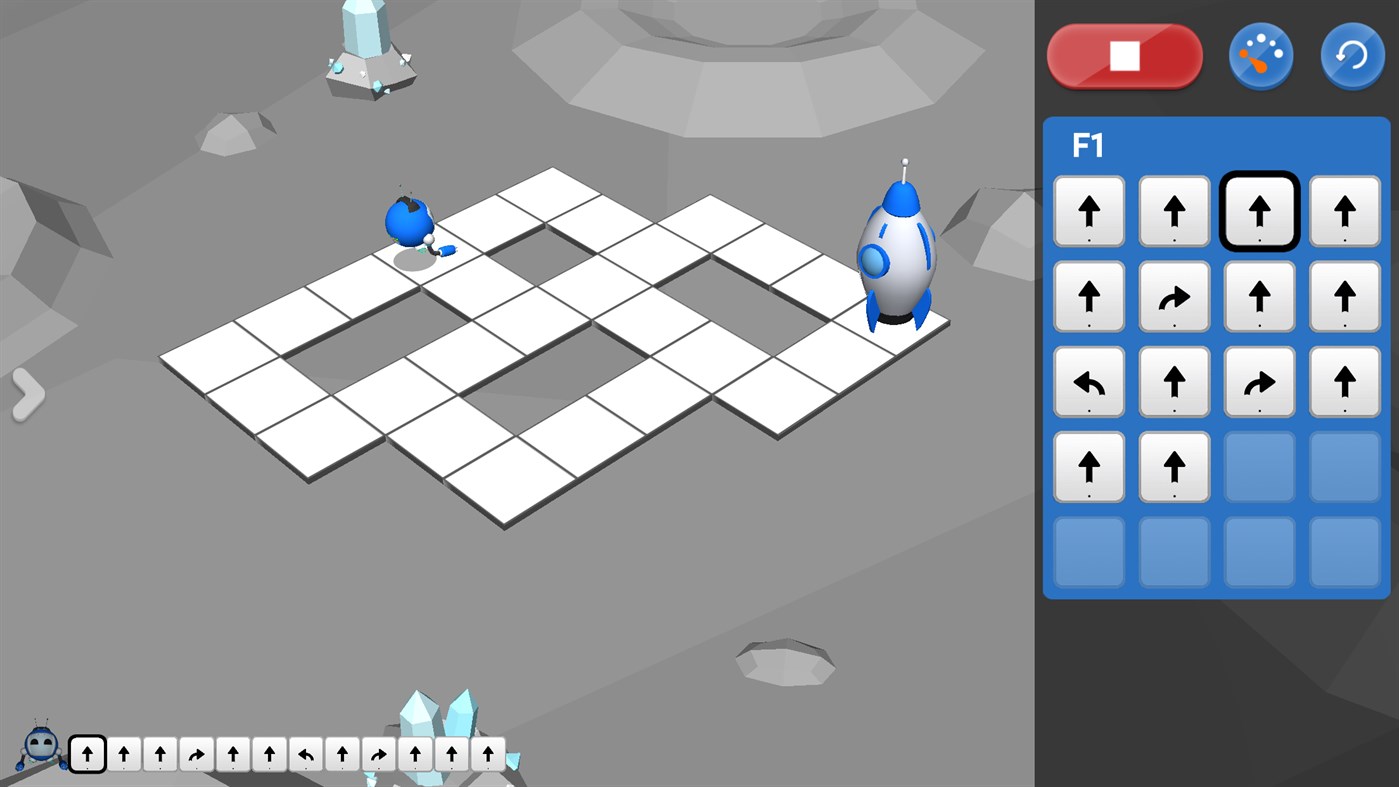The height and width of the screenshot is (787, 1399).
Task: Click the first forward arrow in the F1 grid
Action: point(1089,211)
